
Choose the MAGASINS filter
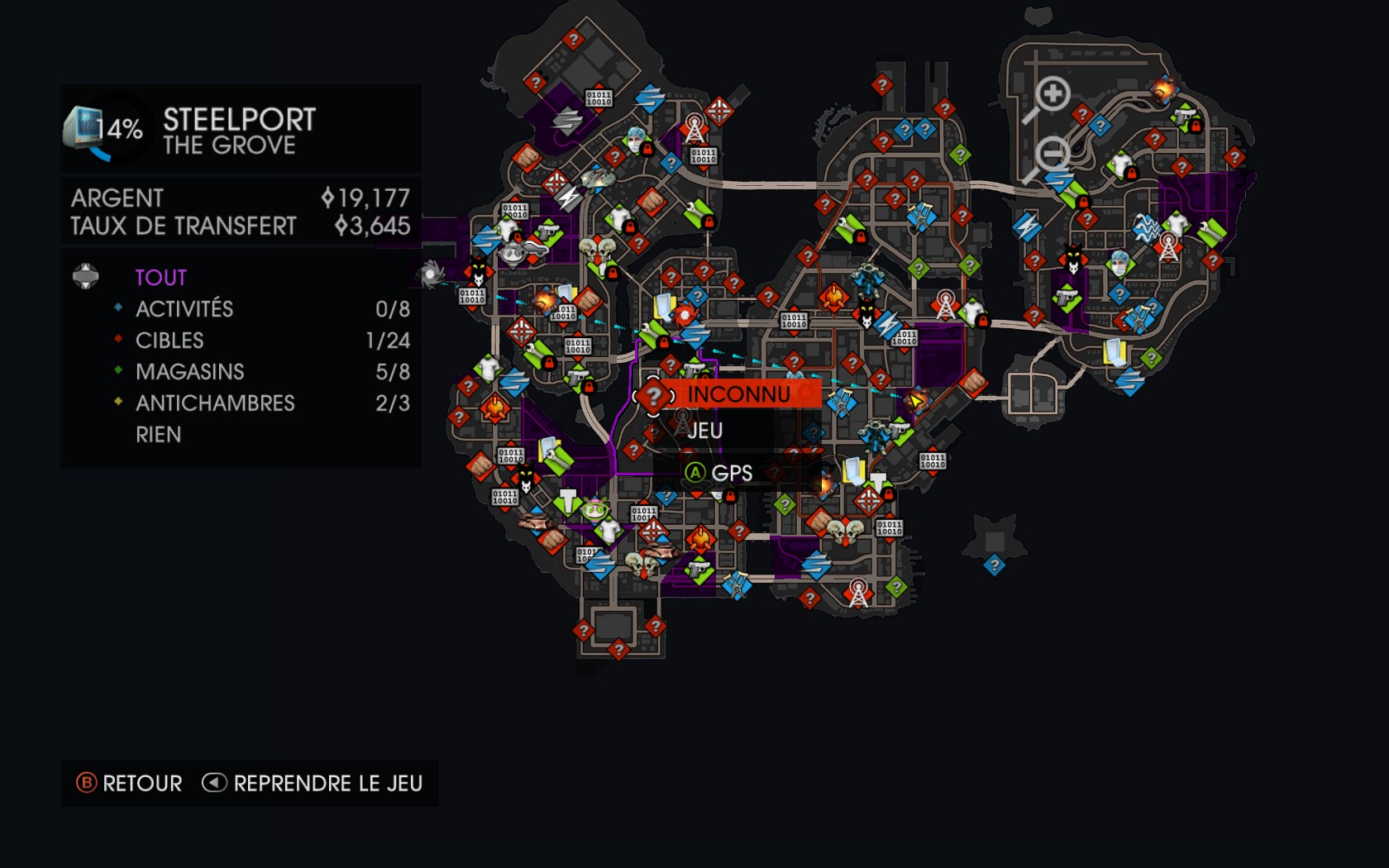coord(190,372)
